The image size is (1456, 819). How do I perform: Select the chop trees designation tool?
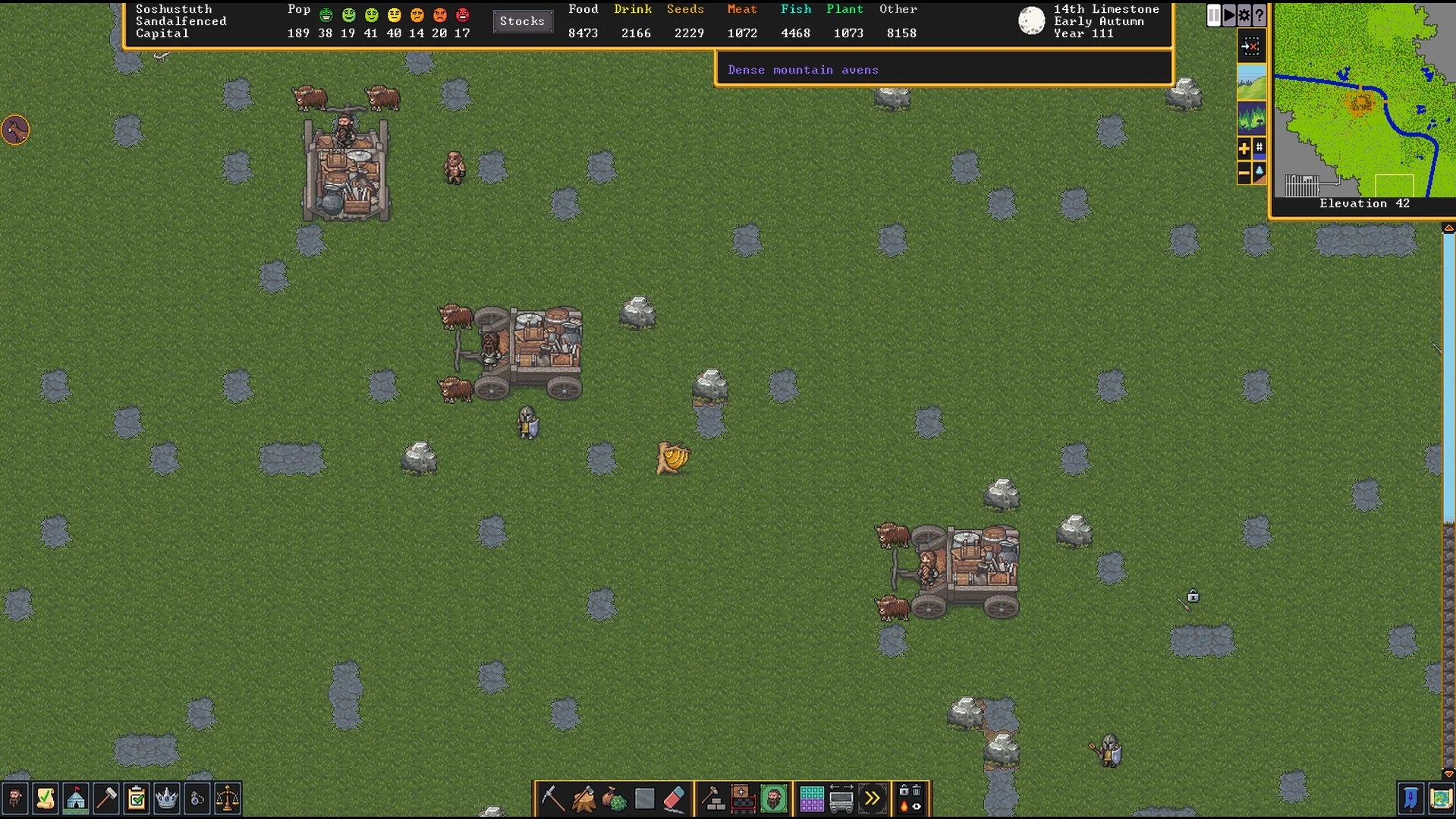(583, 799)
